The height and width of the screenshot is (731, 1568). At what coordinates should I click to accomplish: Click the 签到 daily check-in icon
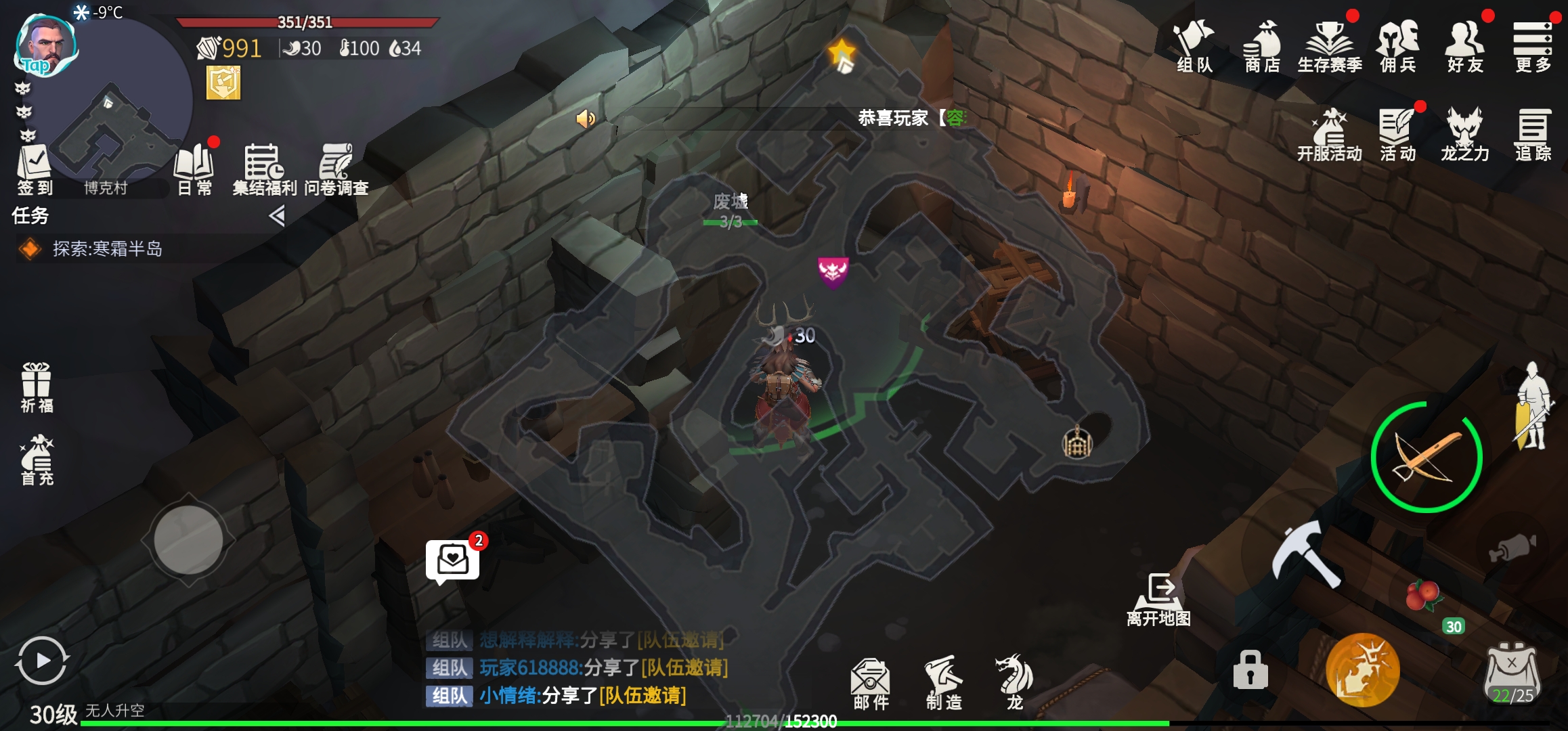[x=35, y=170]
